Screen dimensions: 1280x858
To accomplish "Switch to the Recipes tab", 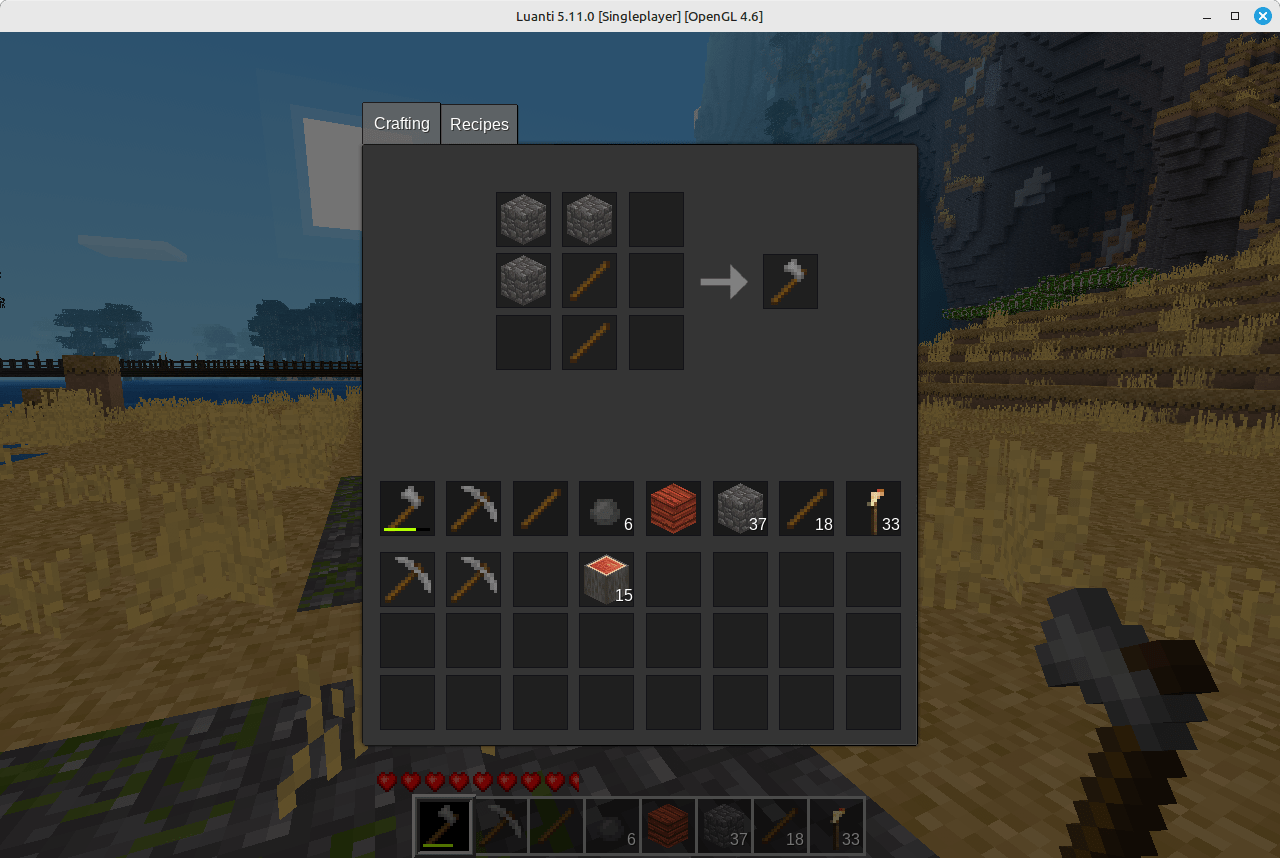I will (479, 123).
